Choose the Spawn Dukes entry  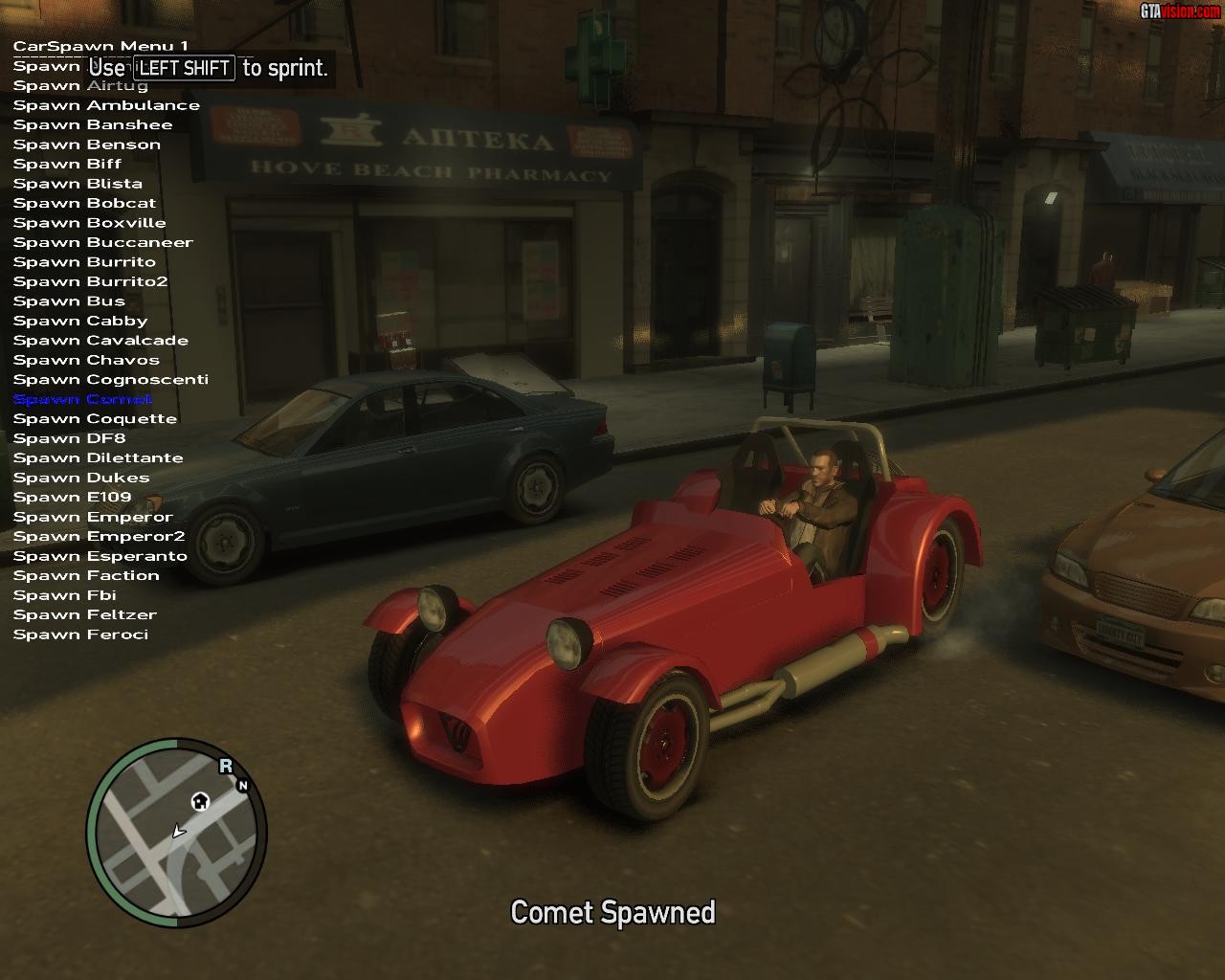81,479
